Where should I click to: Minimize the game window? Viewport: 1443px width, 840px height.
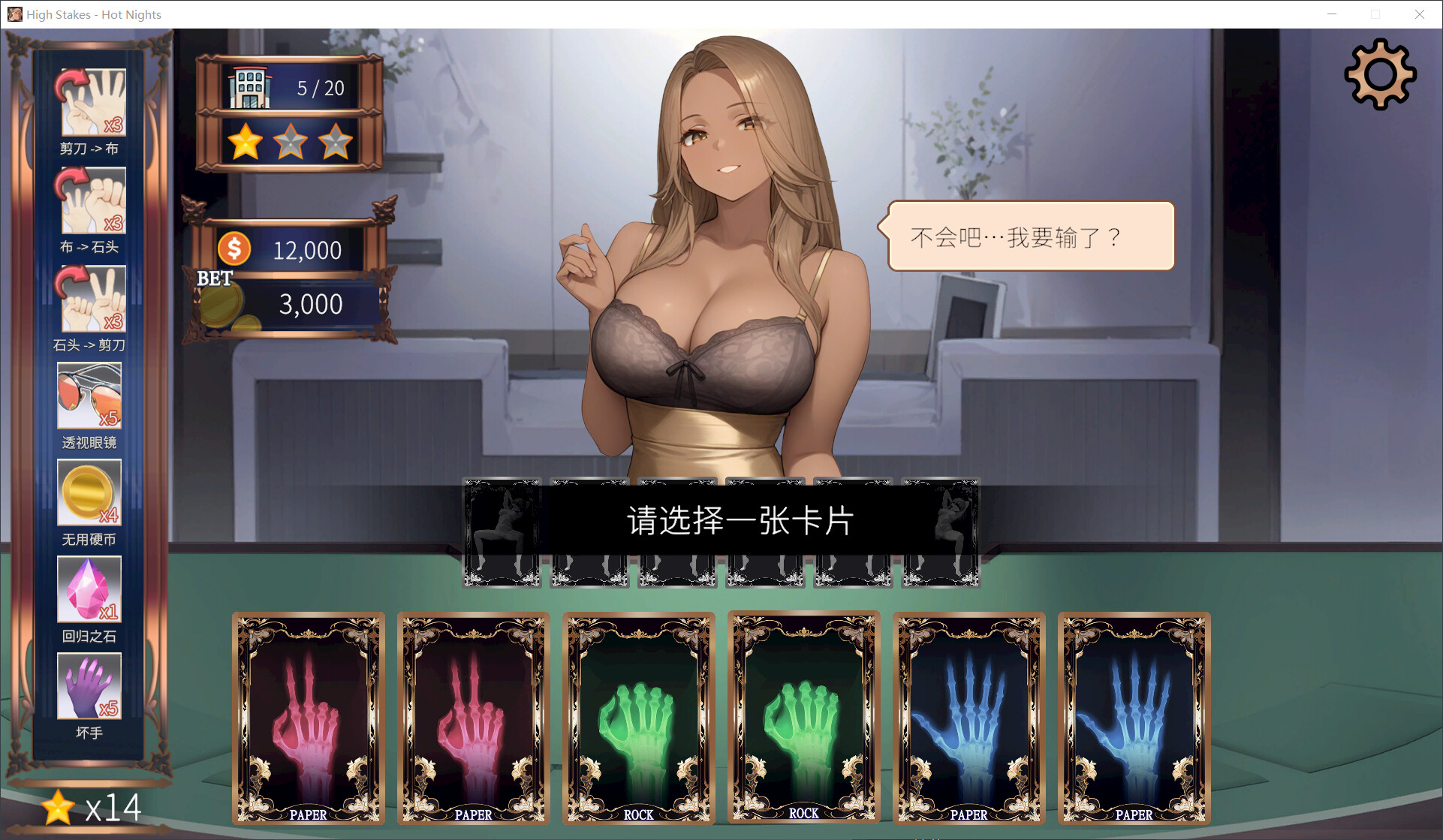coord(1332,14)
